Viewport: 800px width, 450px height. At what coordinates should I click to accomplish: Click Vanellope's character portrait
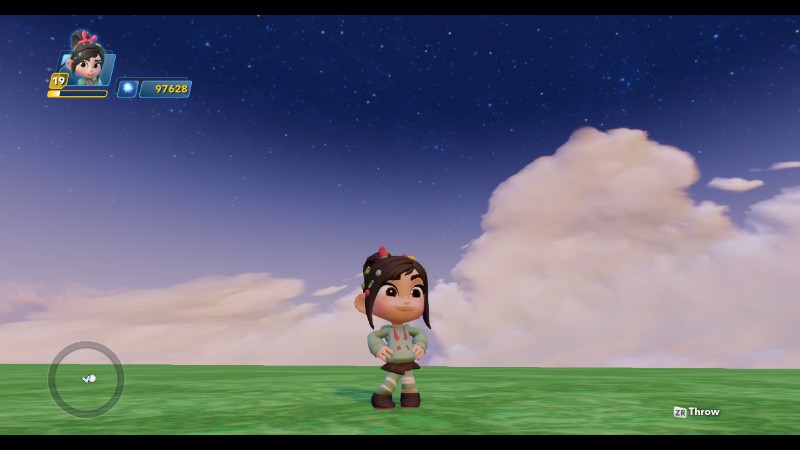pyautogui.click(x=86, y=60)
